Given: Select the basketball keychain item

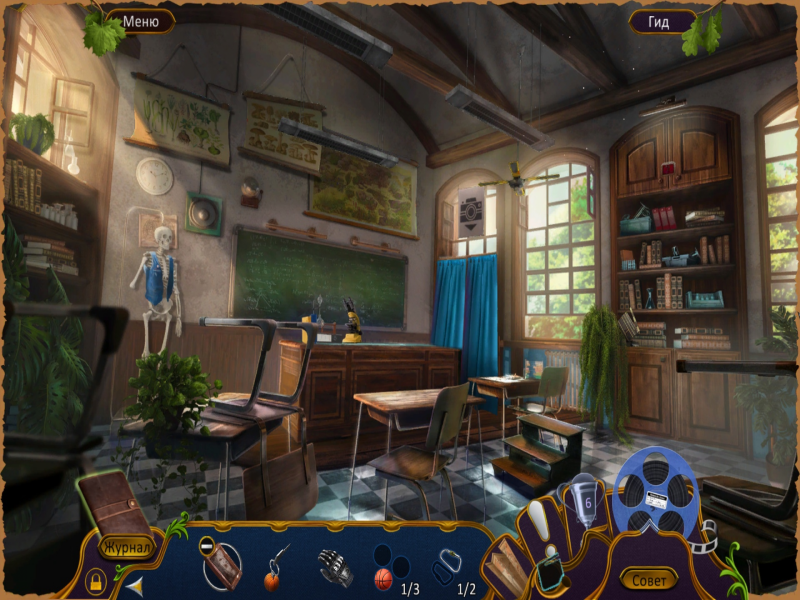Looking at the screenshot, I should [275, 570].
